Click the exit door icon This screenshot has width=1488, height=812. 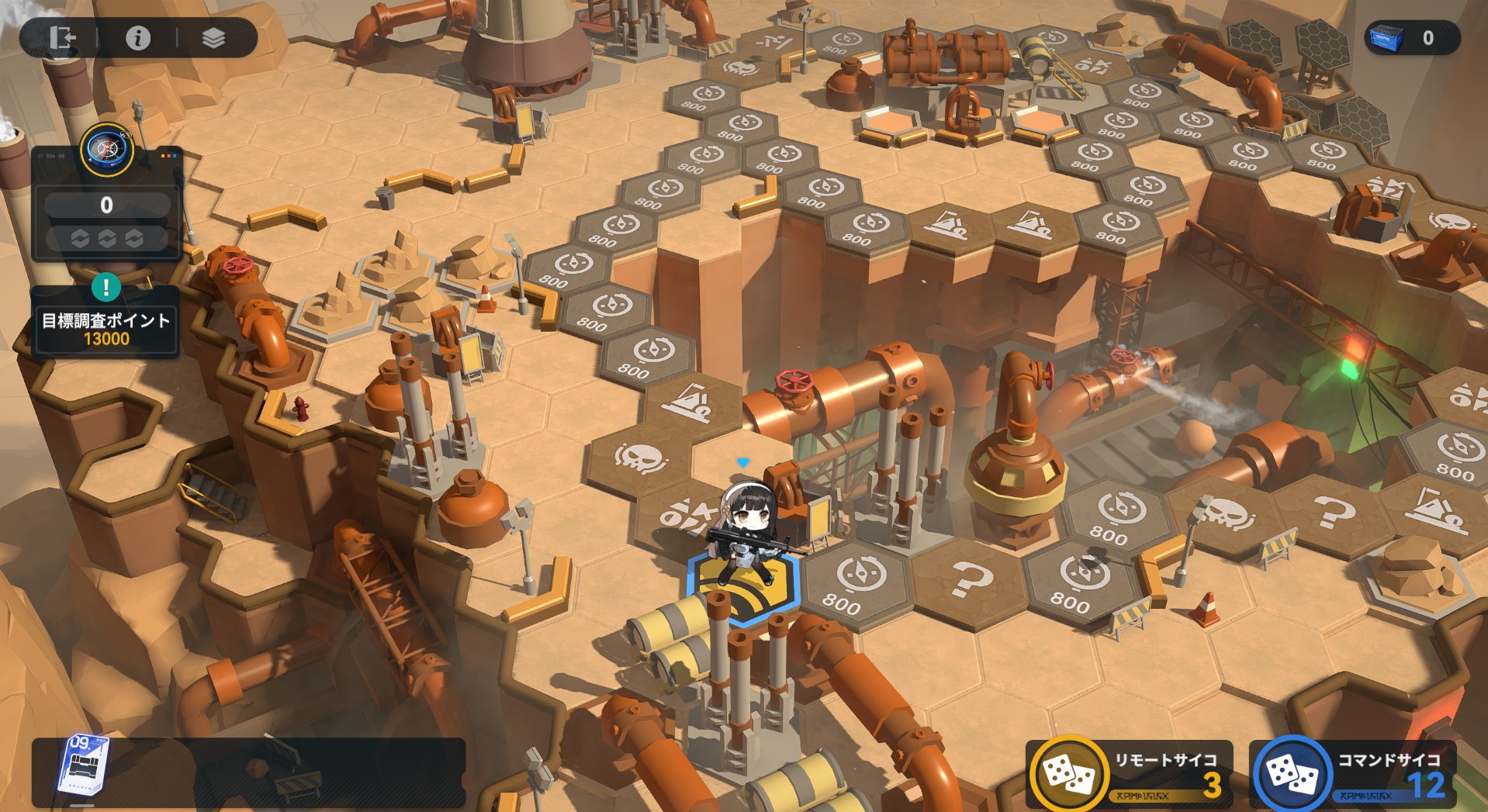[61, 38]
